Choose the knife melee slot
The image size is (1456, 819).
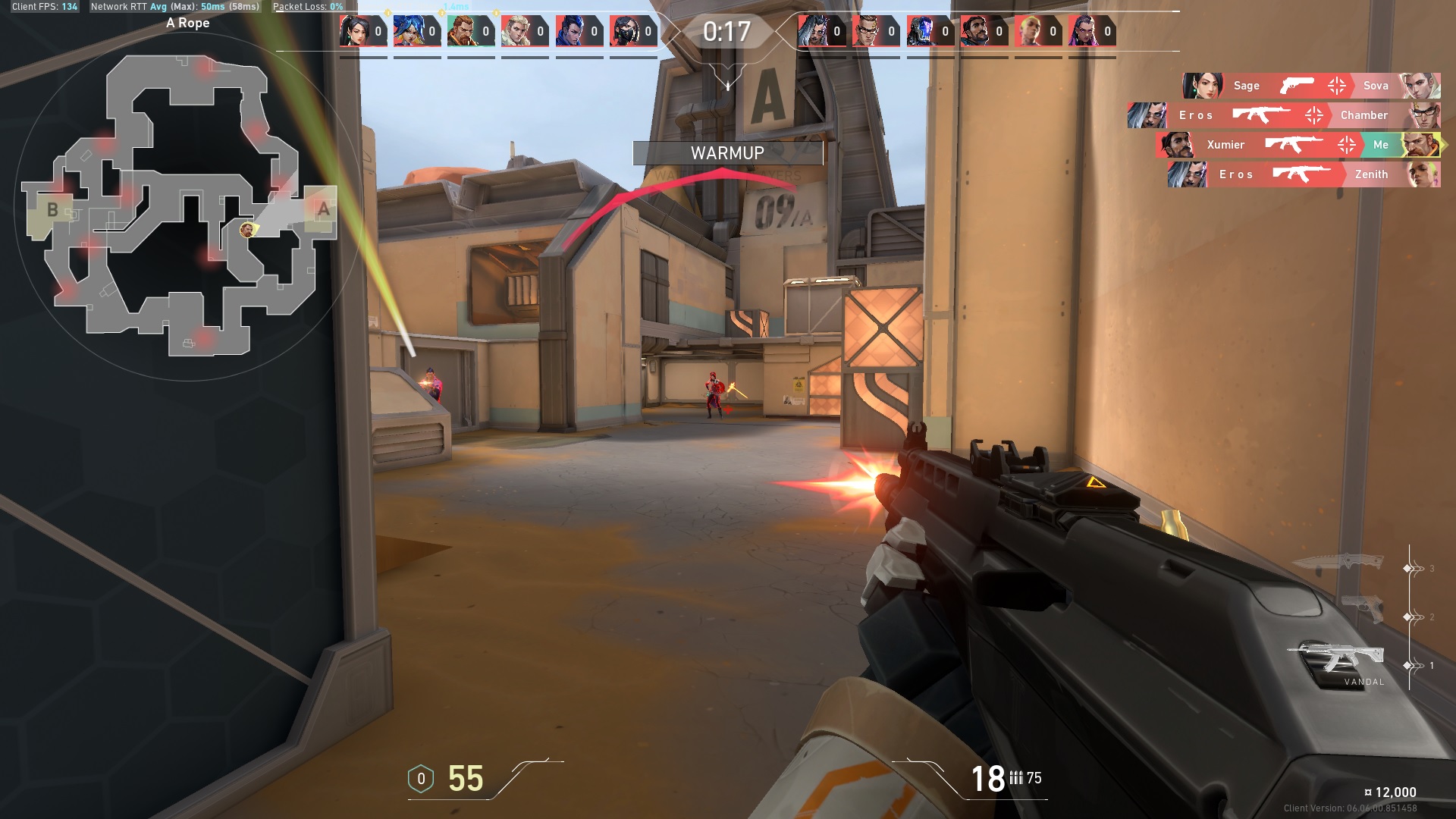pyautogui.click(x=1336, y=562)
